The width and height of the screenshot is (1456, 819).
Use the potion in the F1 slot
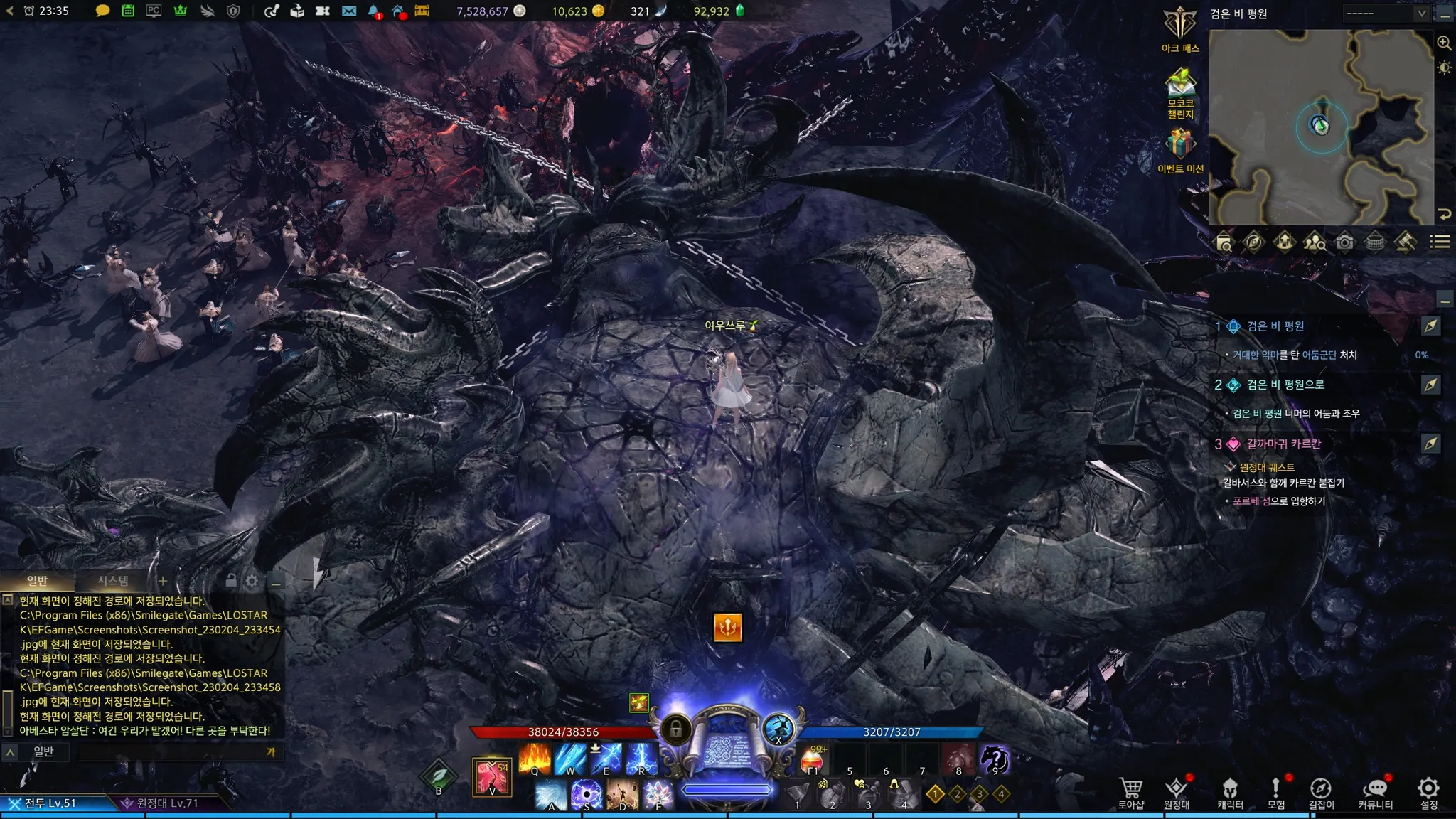(813, 759)
